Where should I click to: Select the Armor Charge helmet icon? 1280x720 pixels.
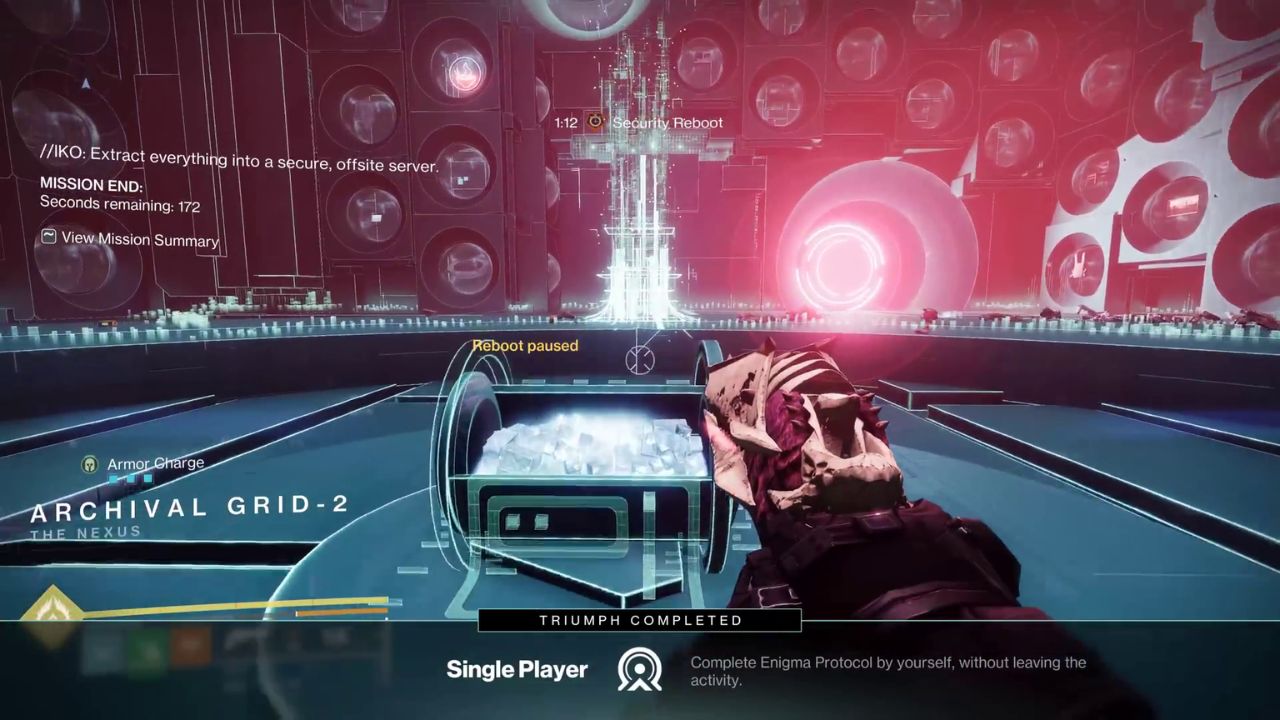(x=88, y=463)
